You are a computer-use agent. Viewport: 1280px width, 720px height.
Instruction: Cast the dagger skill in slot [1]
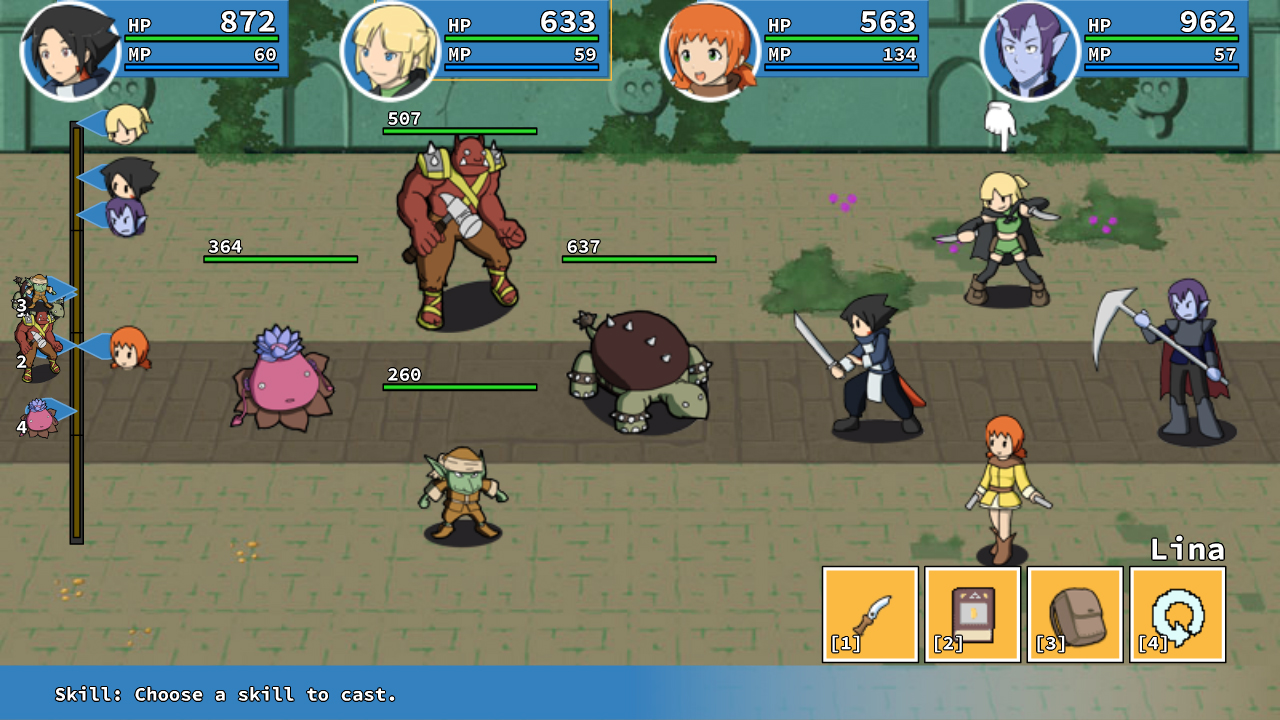pyautogui.click(x=869, y=613)
